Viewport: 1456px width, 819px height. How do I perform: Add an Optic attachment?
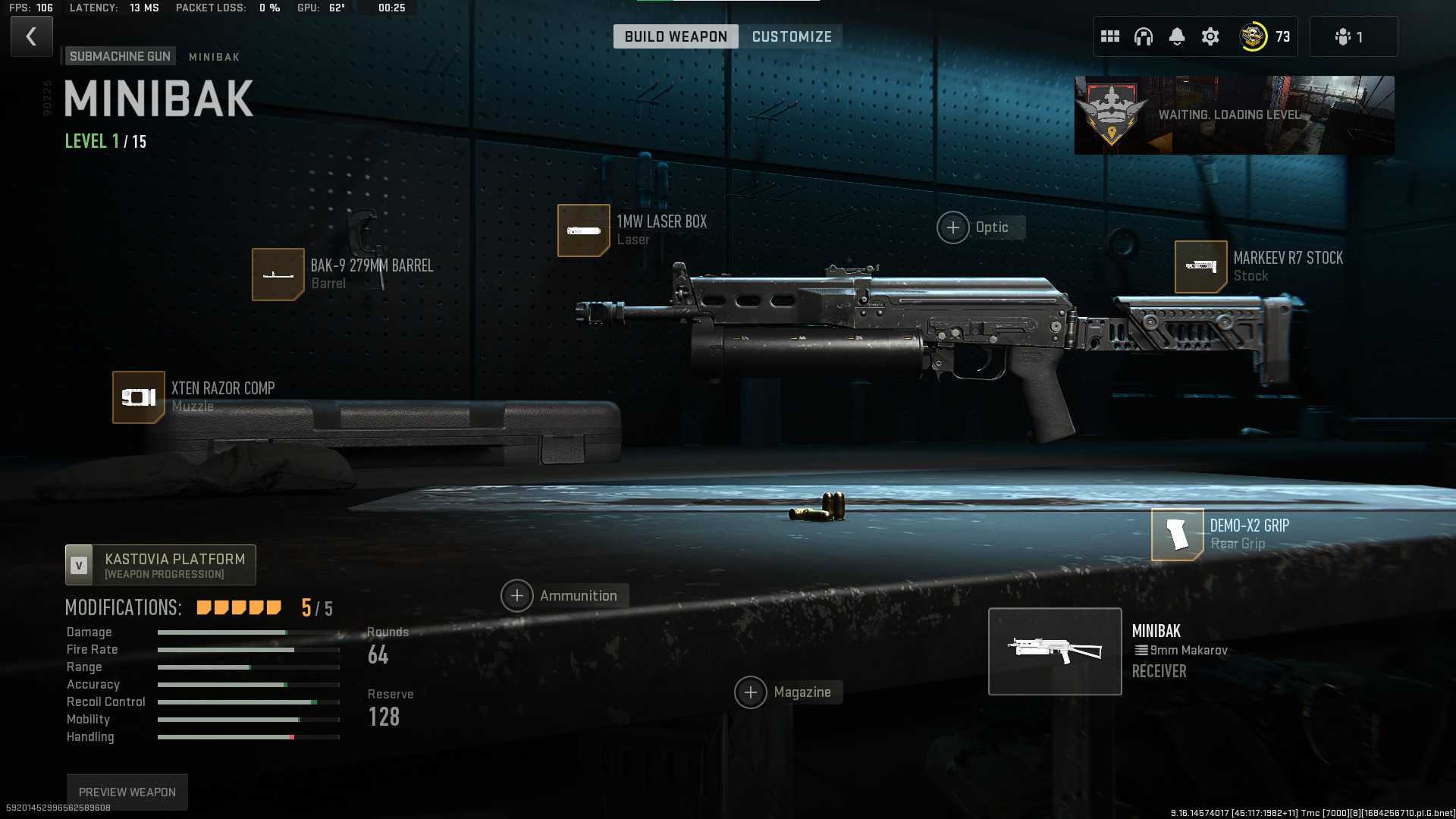pyautogui.click(x=953, y=227)
